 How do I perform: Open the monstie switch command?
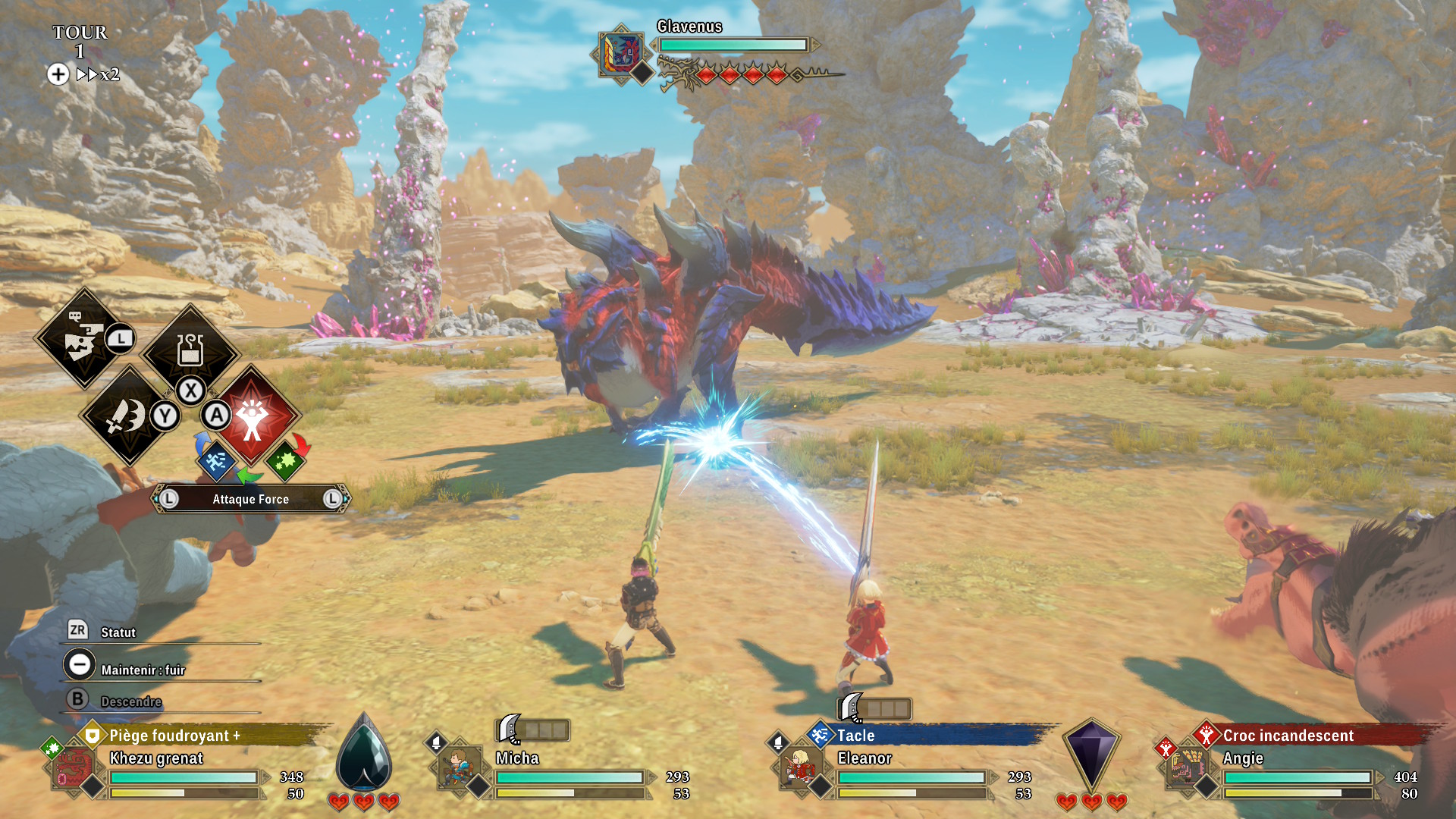(82, 338)
